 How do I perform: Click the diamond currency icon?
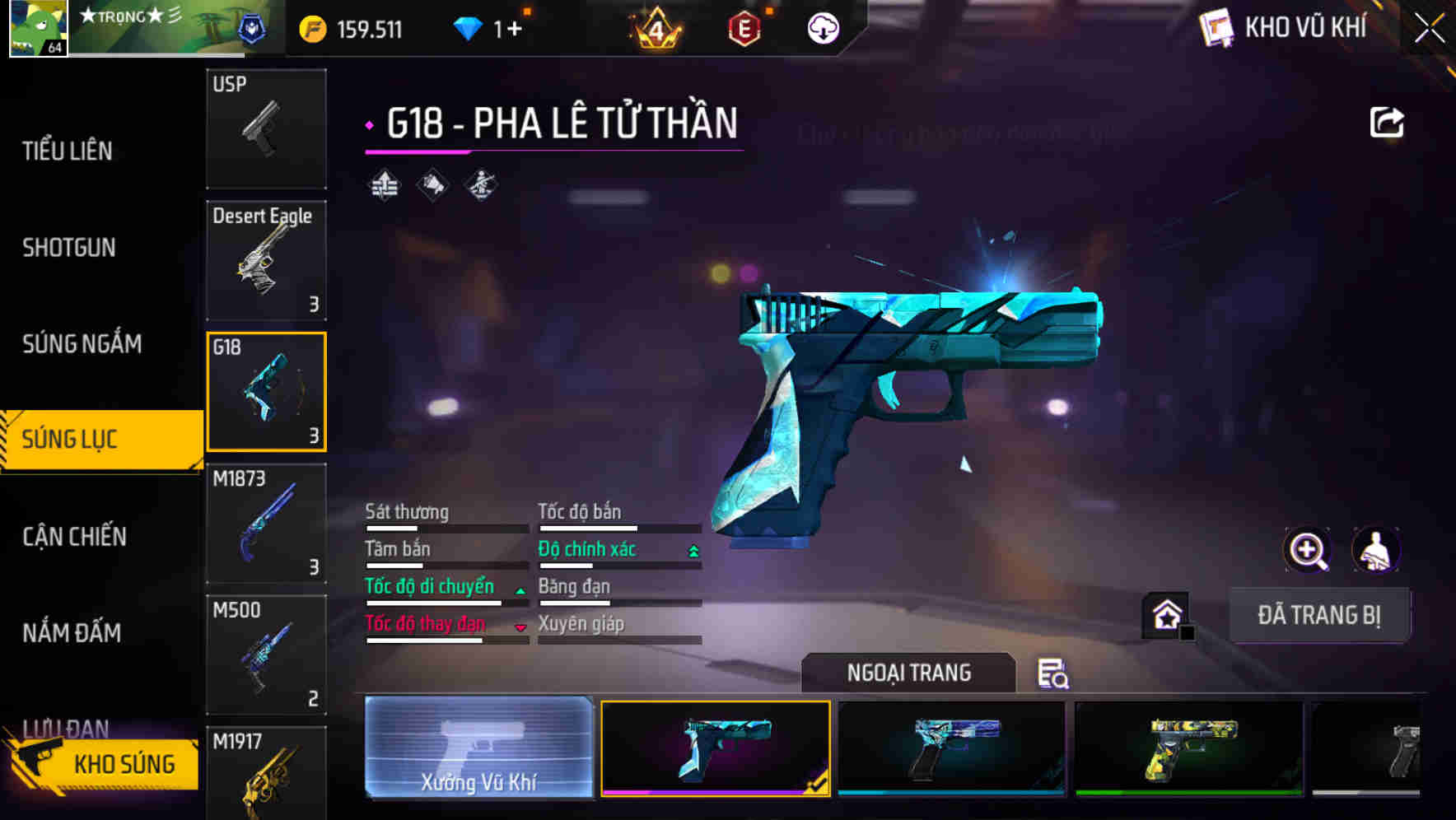(x=469, y=27)
